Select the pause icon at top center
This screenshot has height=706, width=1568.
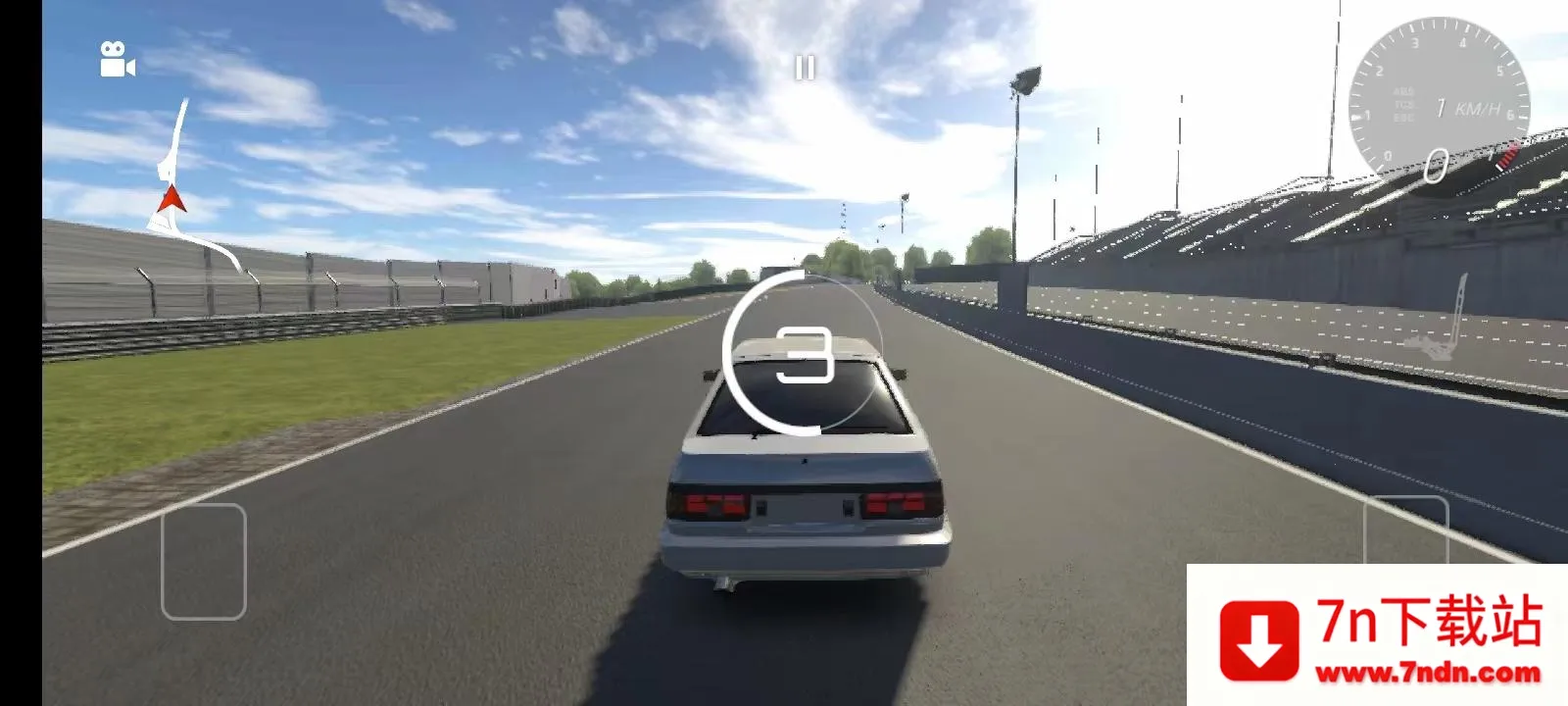click(806, 67)
